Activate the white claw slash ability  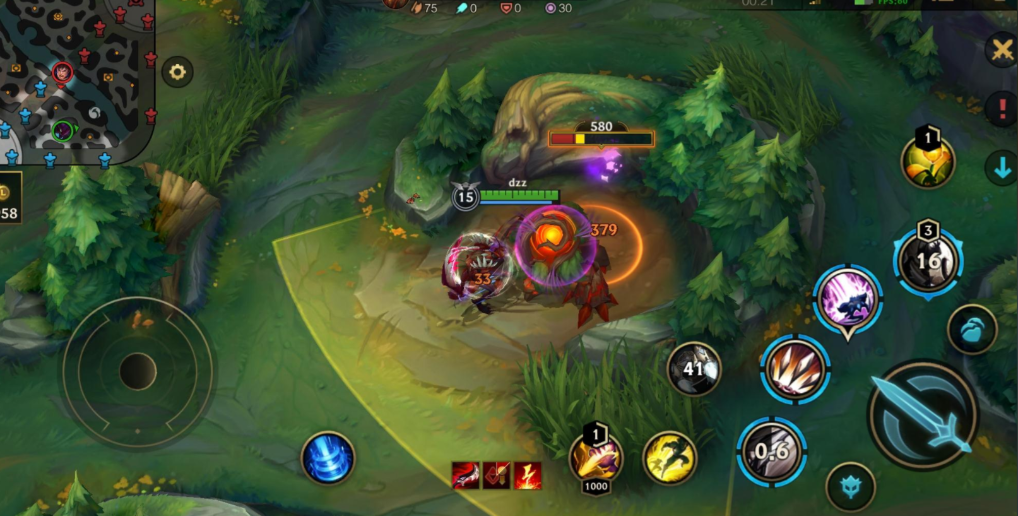(796, 369)
